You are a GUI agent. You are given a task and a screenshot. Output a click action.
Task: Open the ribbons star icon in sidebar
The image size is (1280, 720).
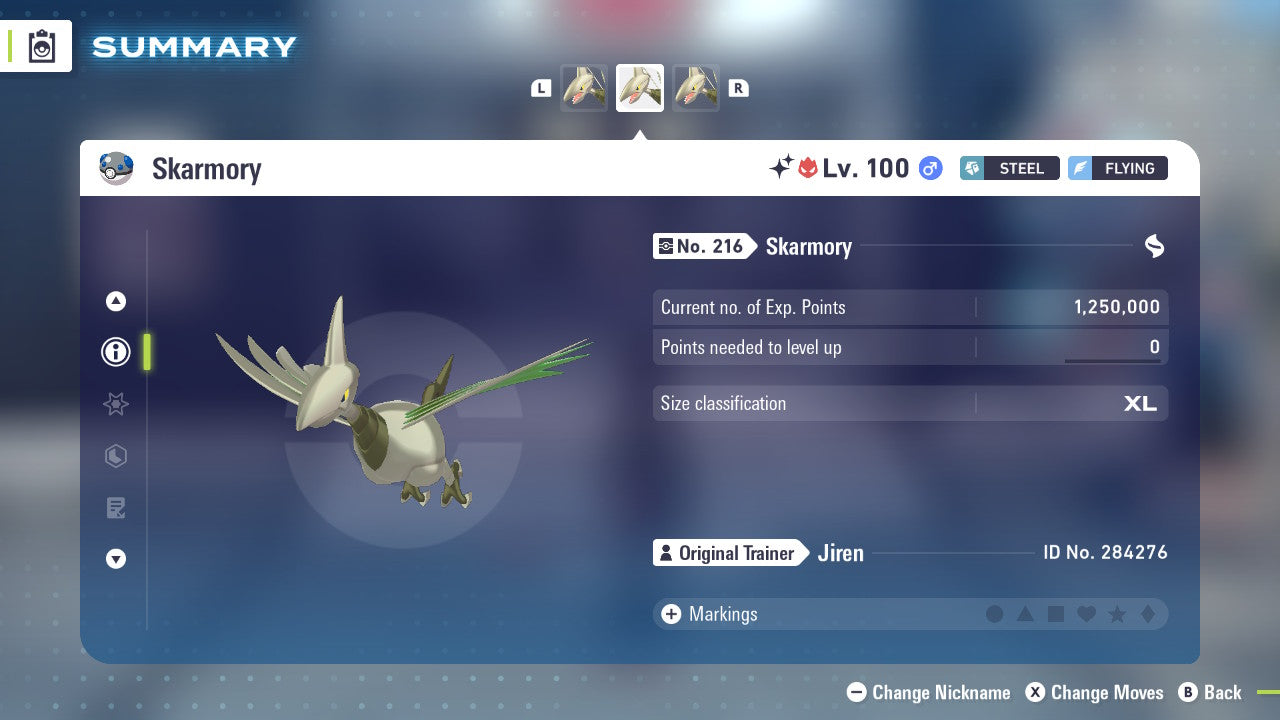click(115, 404)
